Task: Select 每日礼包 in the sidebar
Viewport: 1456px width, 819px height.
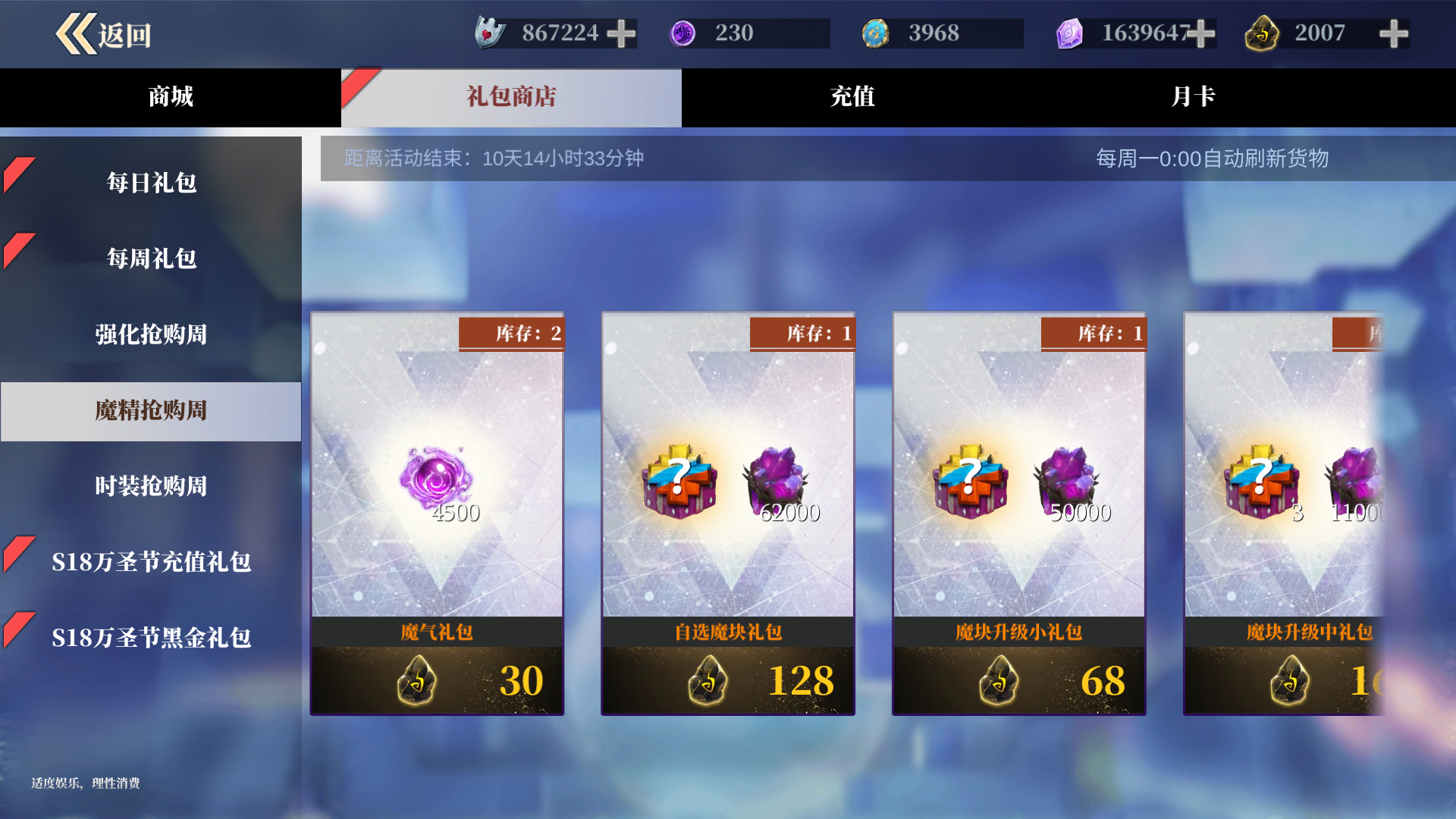Action: pyautogui.click(x=151, y=183)
